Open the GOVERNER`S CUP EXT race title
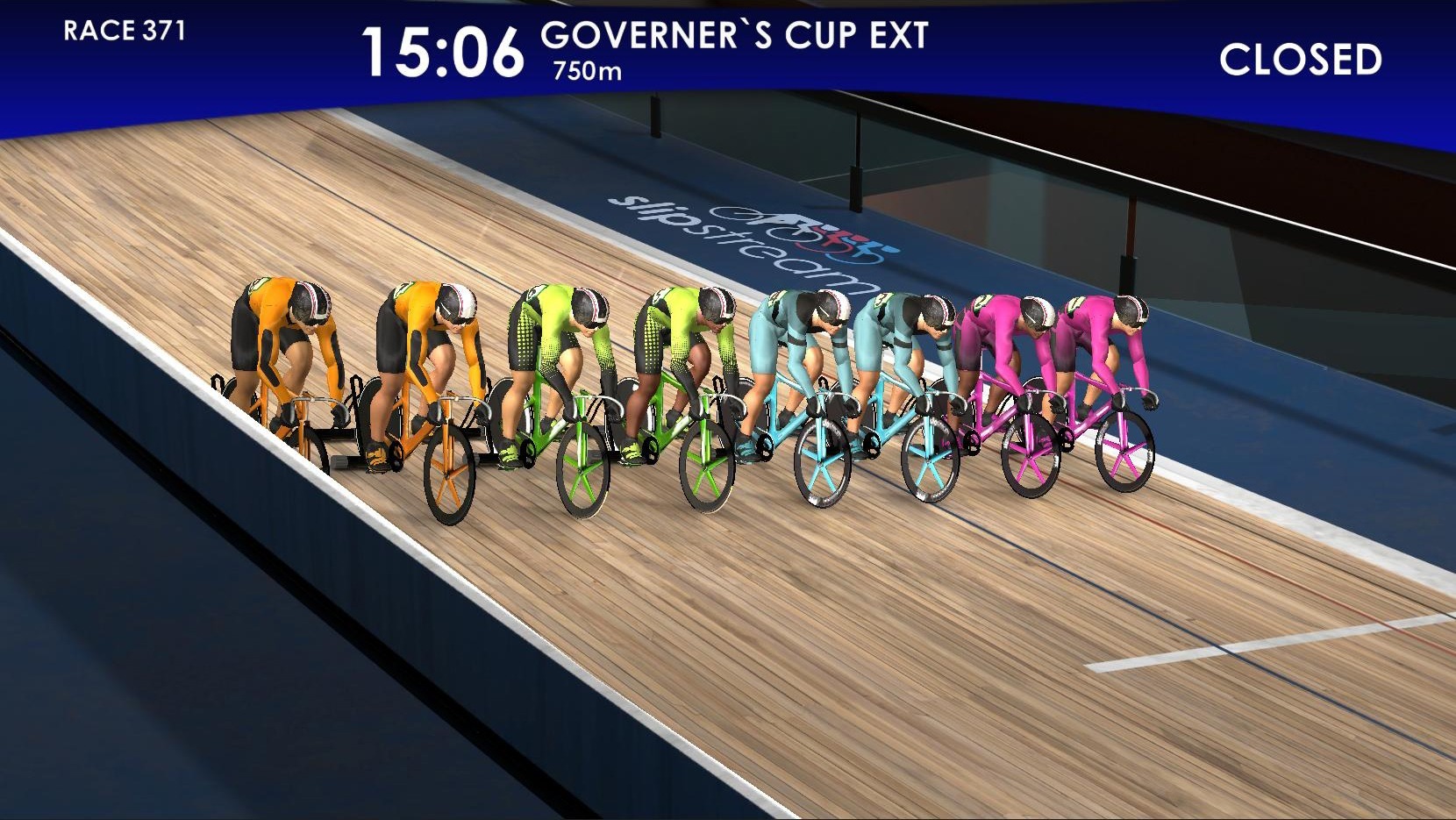Viewport: 1456px width, 820px height. coord(735,36)
